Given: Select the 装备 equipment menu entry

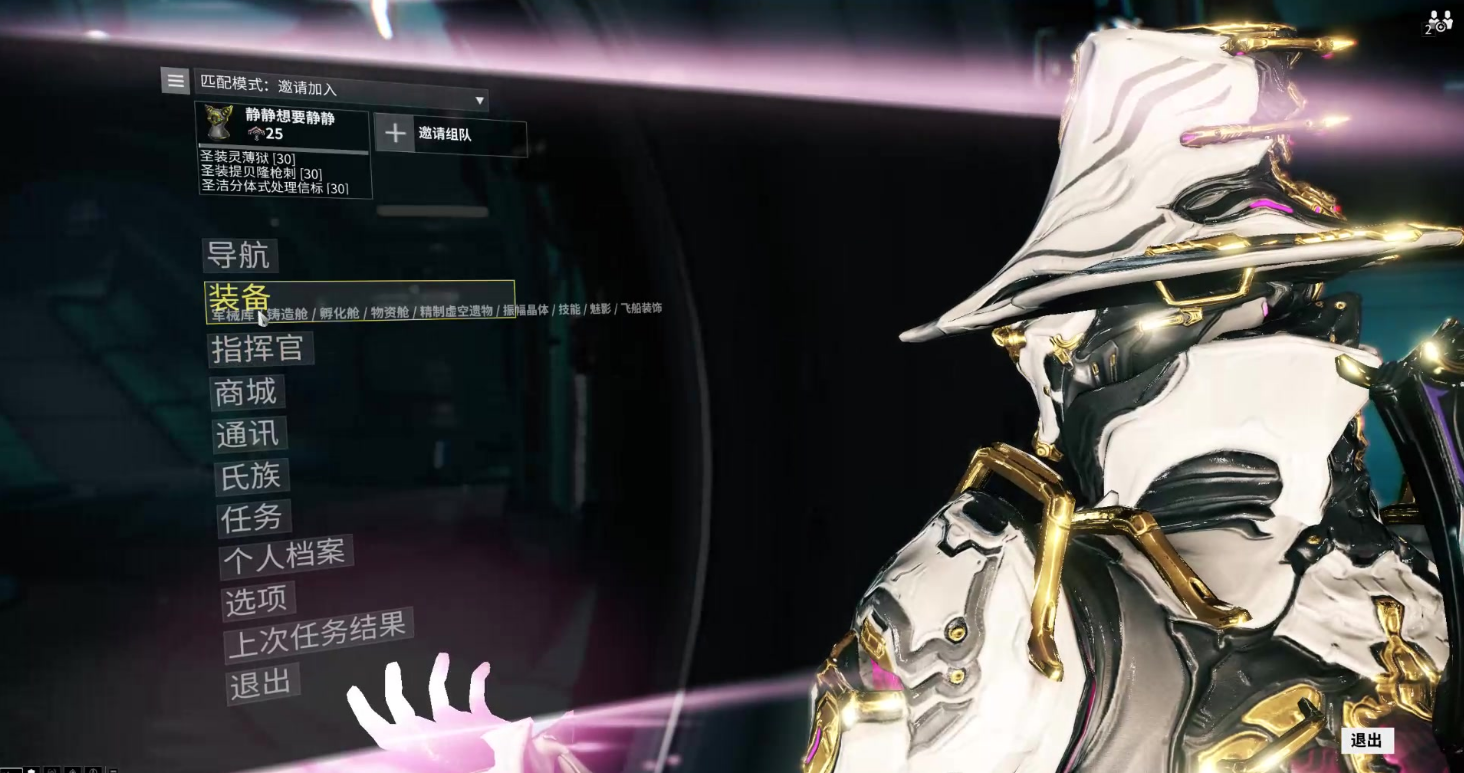Looking at the screenshot, I should click(238, 296).
